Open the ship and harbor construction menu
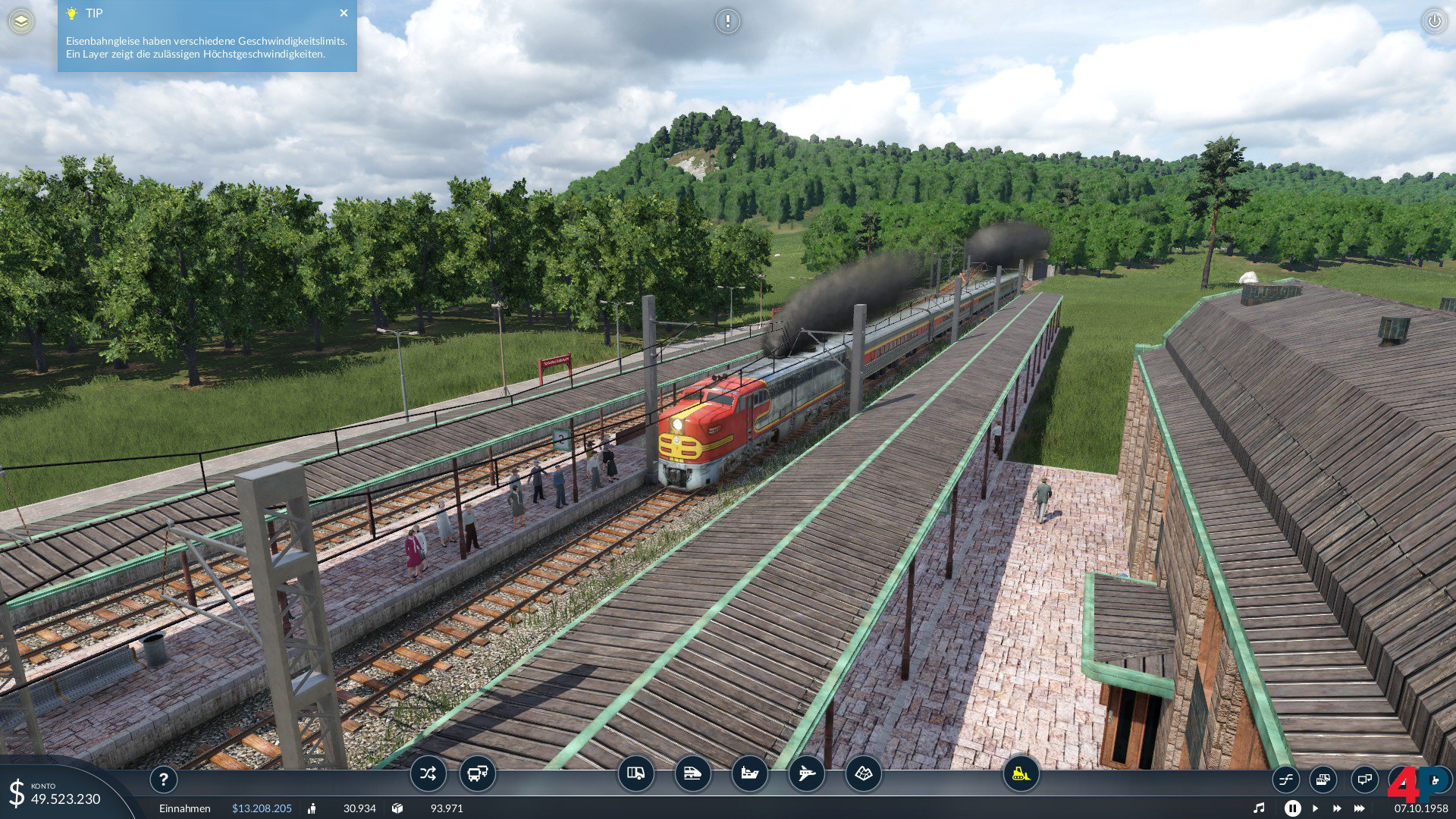This screenshot has width=1456, height=819. (749, 773)
